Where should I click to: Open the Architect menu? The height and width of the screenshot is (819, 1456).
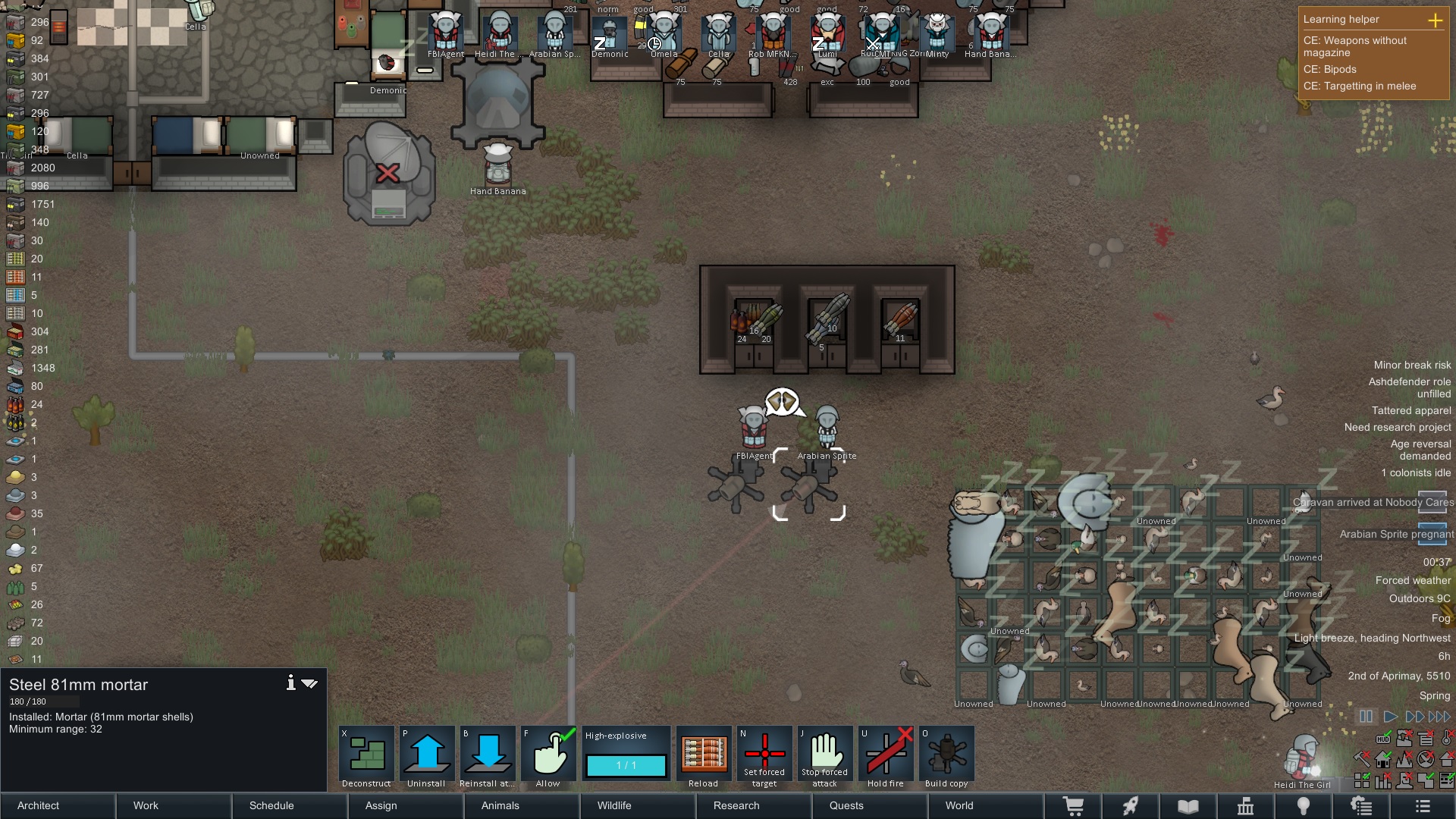click(x=38, y=805)
